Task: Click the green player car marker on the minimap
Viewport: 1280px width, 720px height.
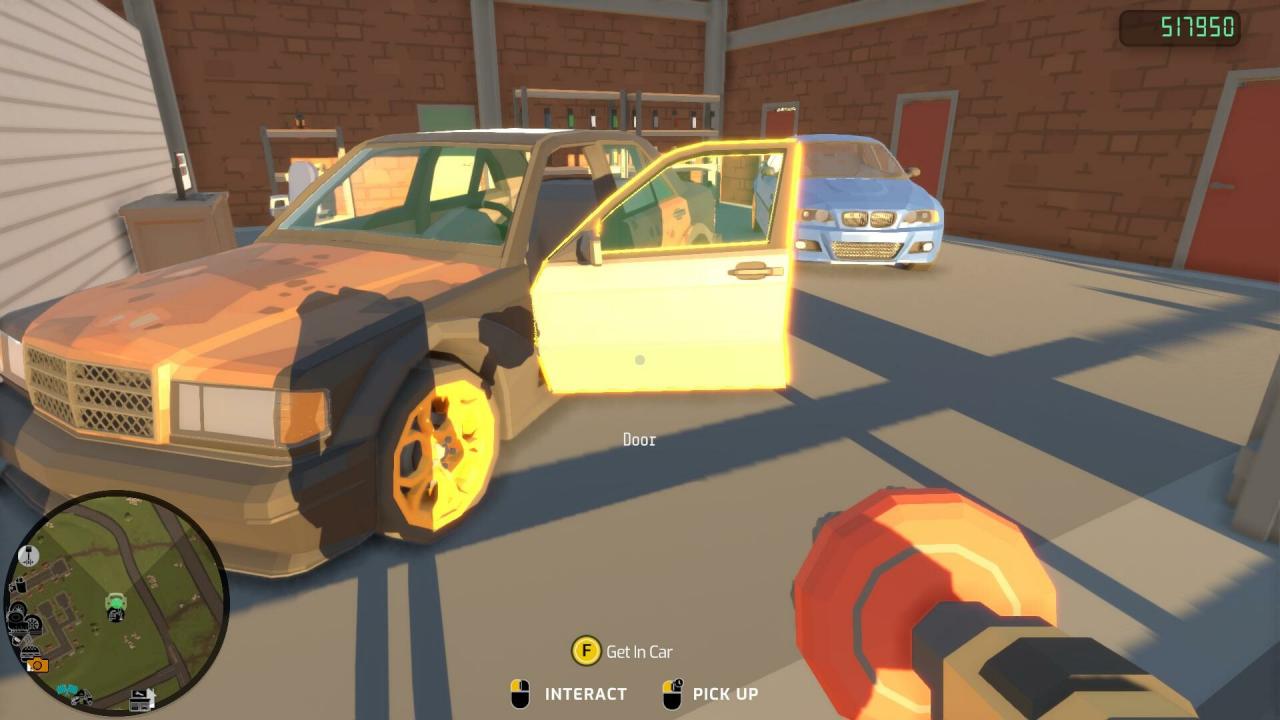Action: (x=115, y=602)
